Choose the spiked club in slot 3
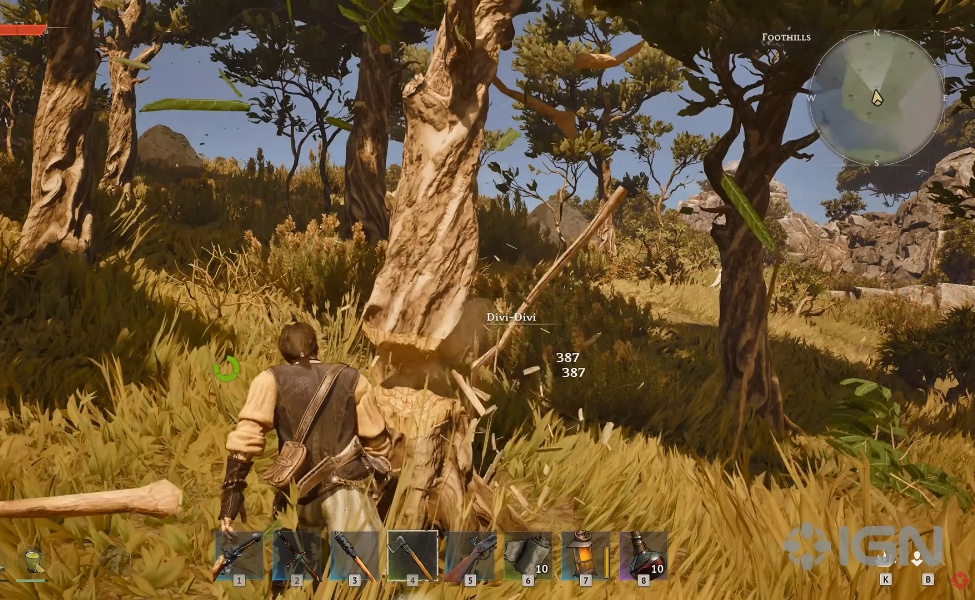This screenshot has height=600, width=975. click(x=355, y=556)
